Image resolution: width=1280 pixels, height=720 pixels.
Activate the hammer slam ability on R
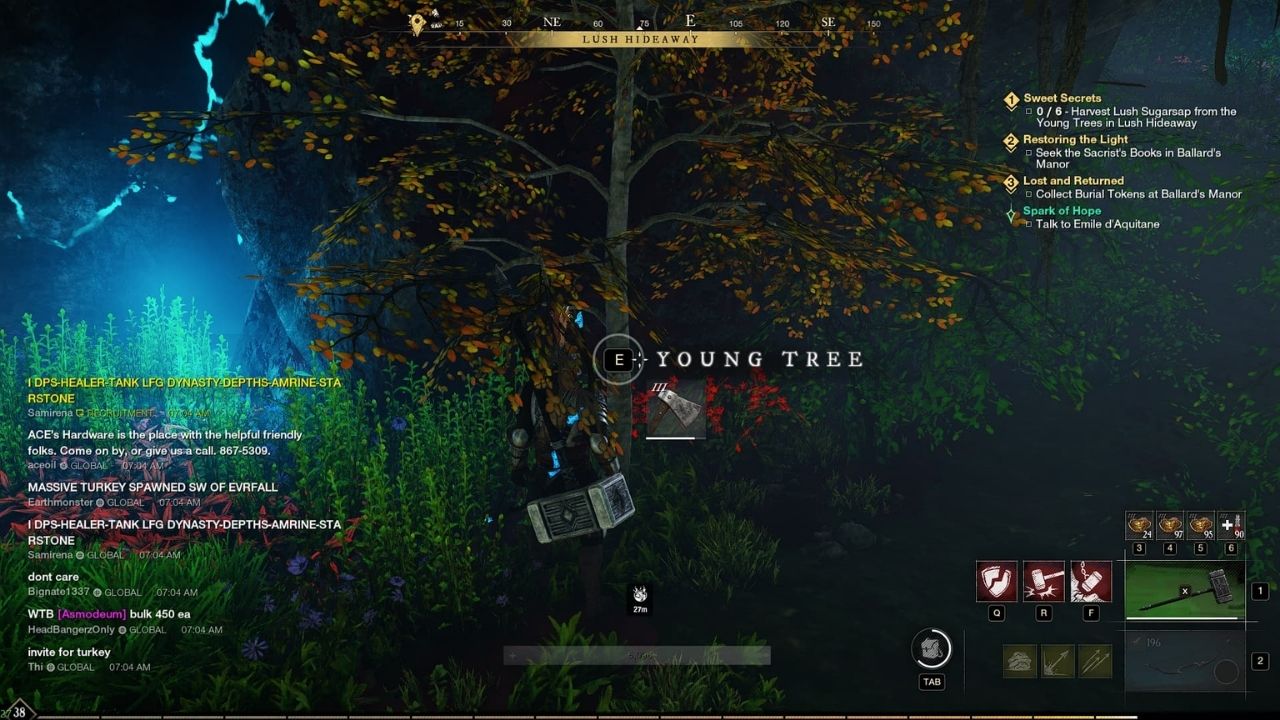[1043, 582]
